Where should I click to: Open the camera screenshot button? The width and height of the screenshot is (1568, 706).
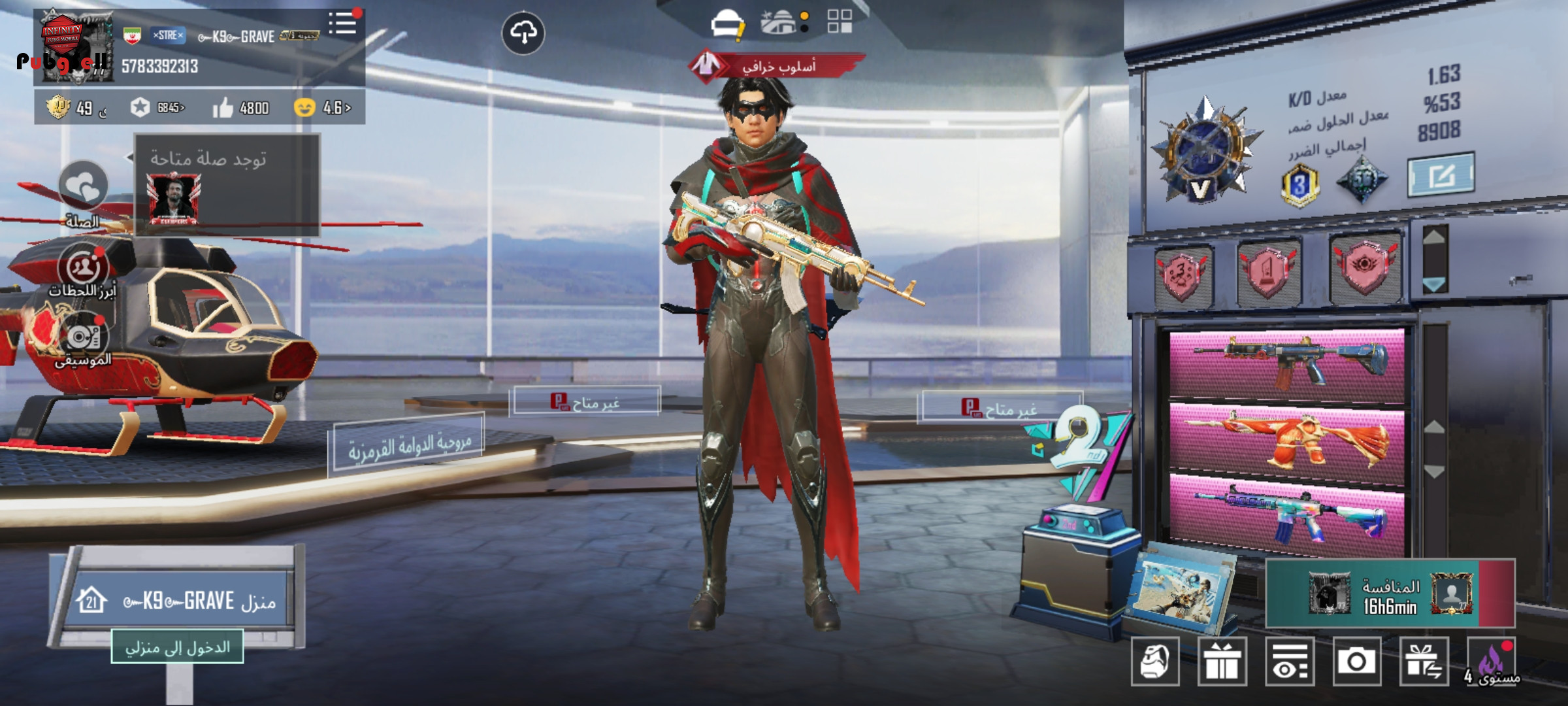click(x=1356, y=662)
